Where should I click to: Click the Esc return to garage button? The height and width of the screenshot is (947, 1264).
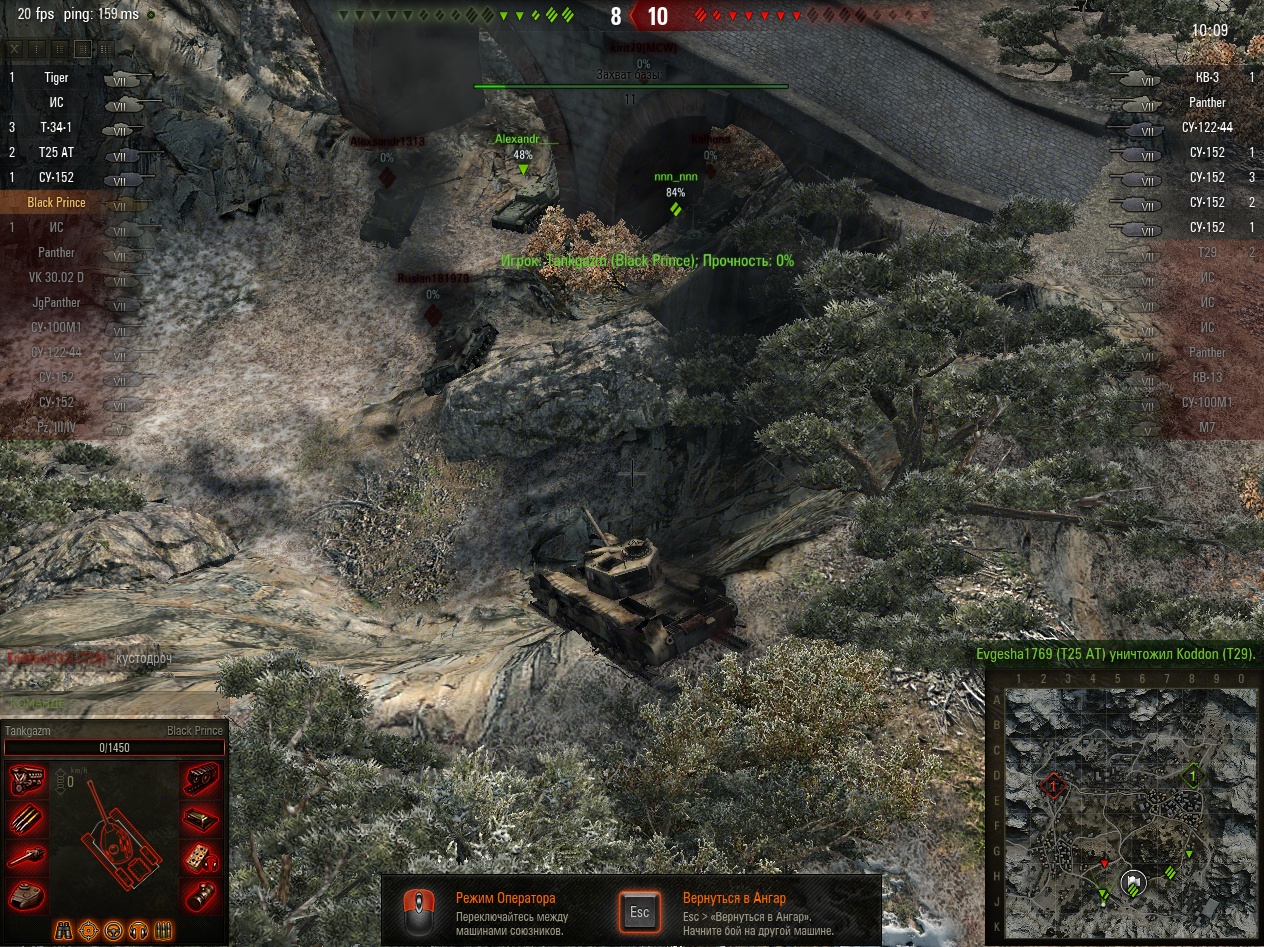click(x=640, y=911)
